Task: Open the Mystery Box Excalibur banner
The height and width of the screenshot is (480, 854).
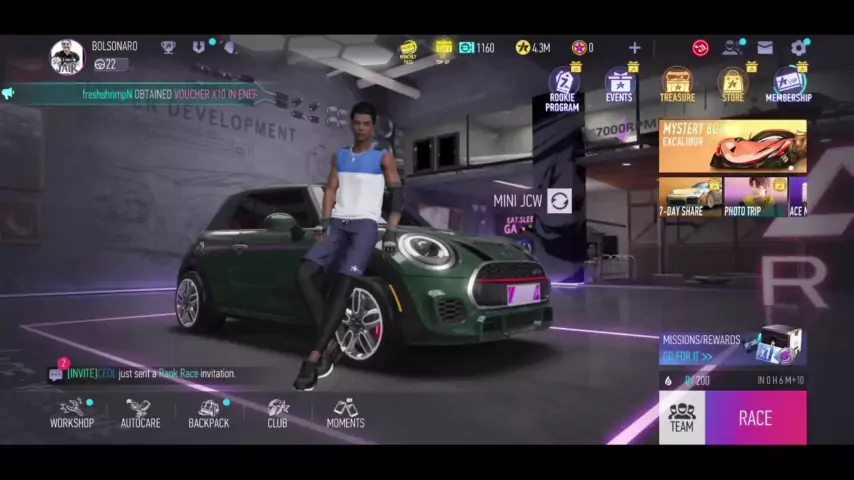Action: (x=732, y=146)
